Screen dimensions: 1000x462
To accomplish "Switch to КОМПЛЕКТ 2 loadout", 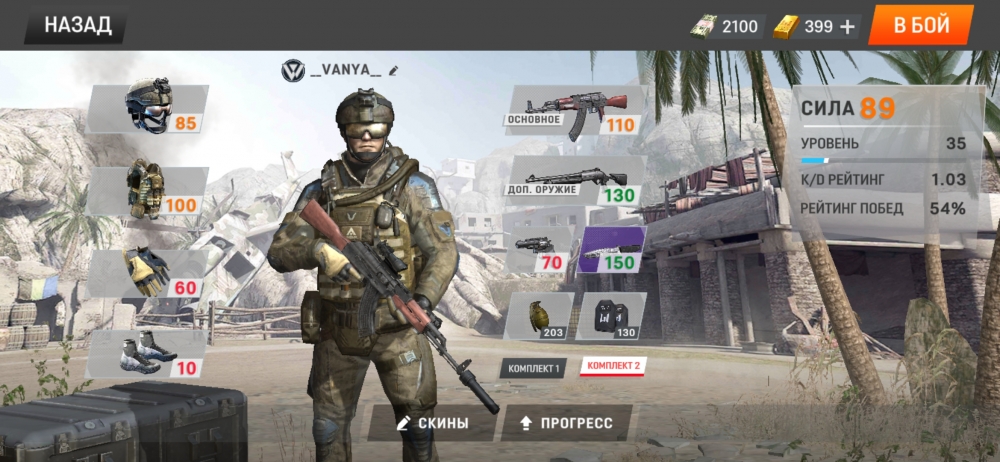I will pyautogui.click(x=612, y=366).
